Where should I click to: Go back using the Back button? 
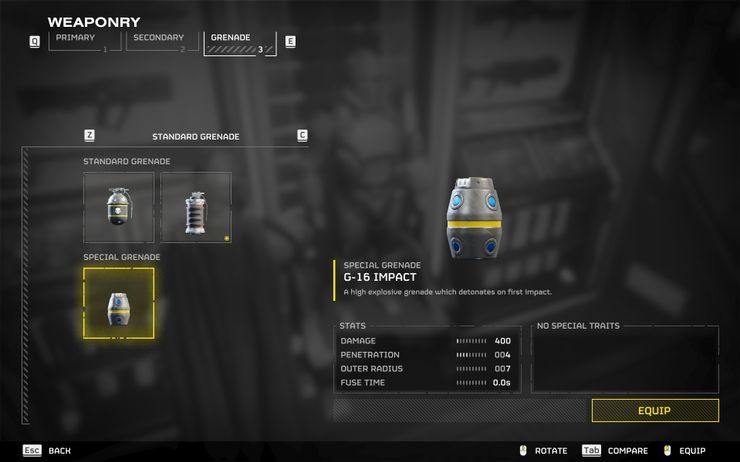(x=47, y=451)
